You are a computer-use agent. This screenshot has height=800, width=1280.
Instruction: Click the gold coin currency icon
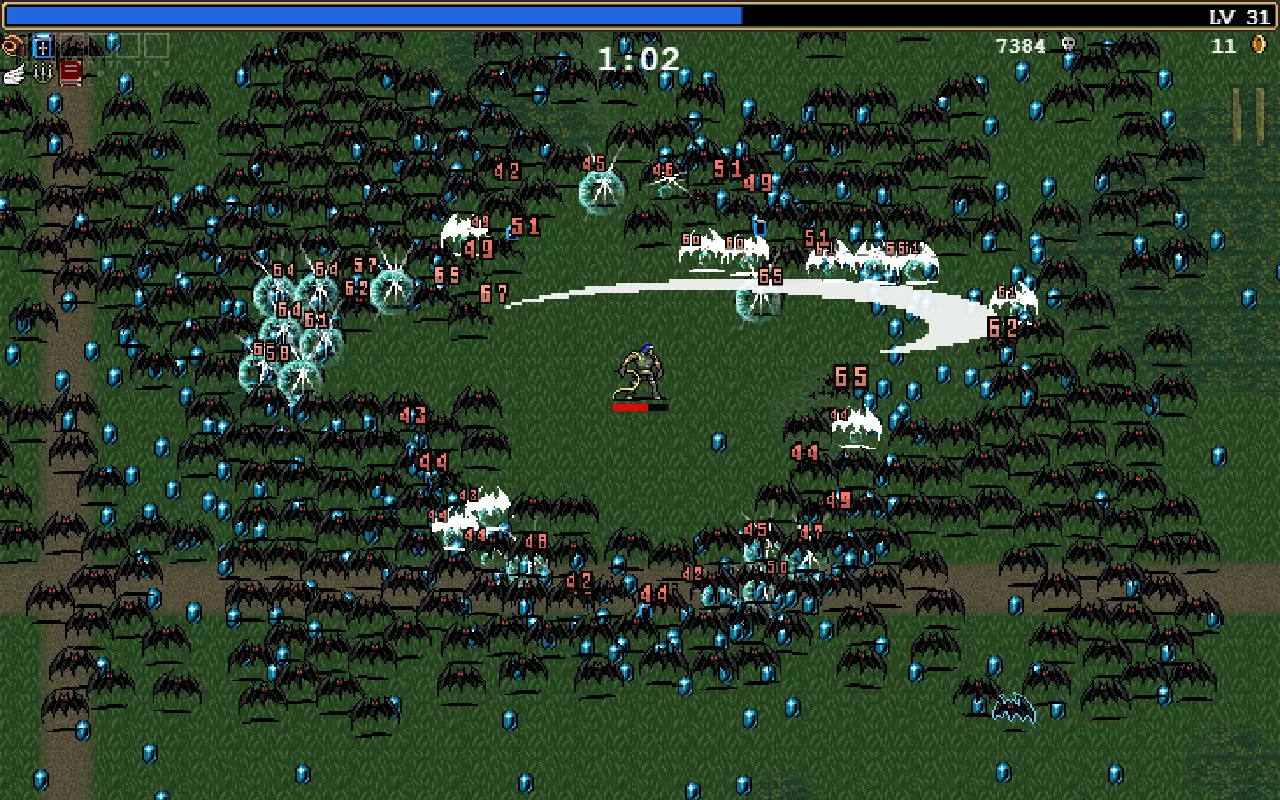click(1258, 46)
